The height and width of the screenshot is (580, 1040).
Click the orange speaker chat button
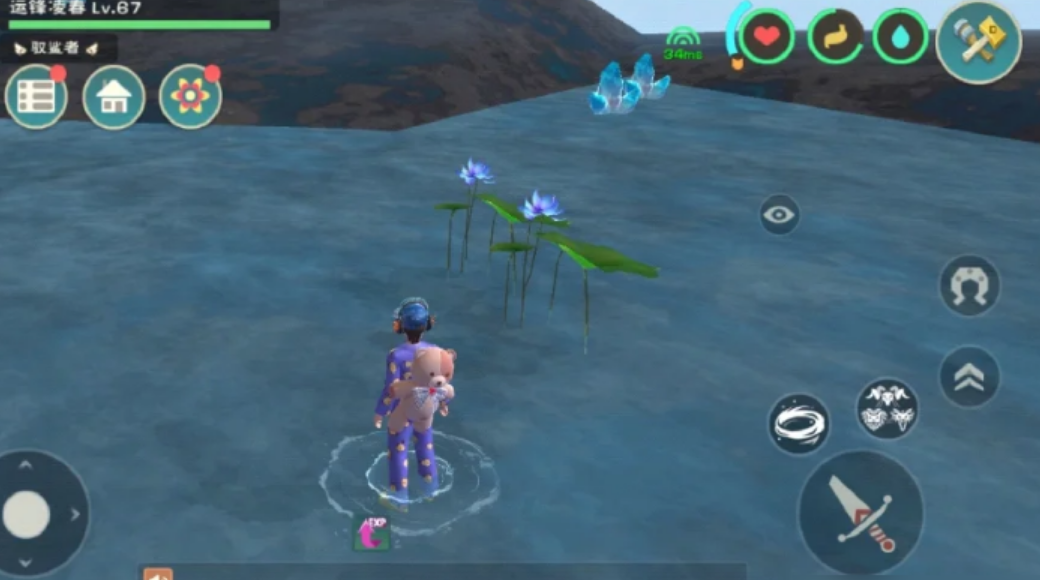(157, 574)
